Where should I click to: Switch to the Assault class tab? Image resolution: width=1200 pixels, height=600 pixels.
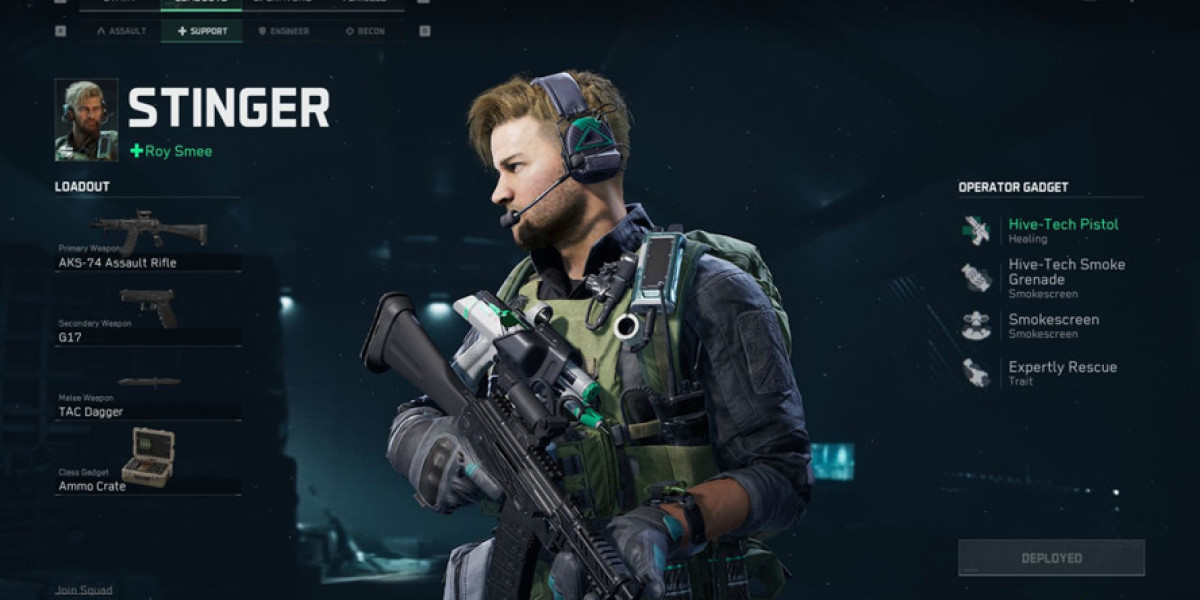pos(121,31)
